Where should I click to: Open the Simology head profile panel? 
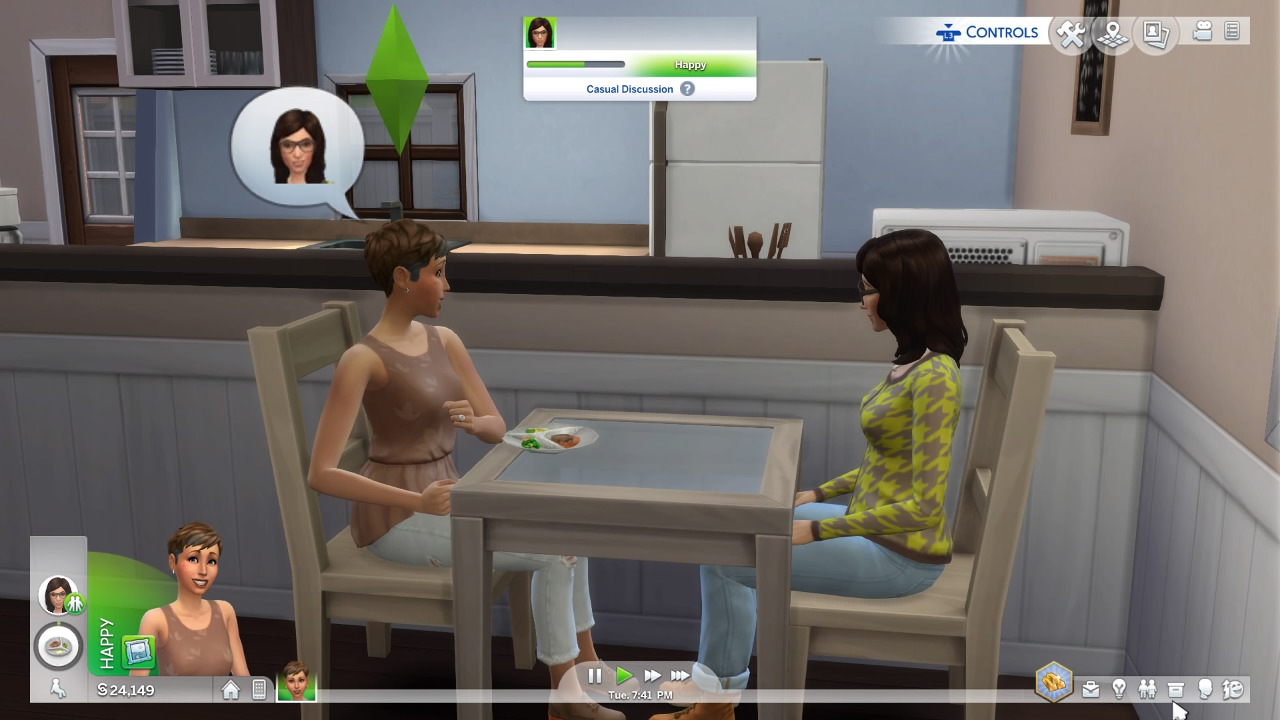pyautogui.click(x=1205, y=689)
